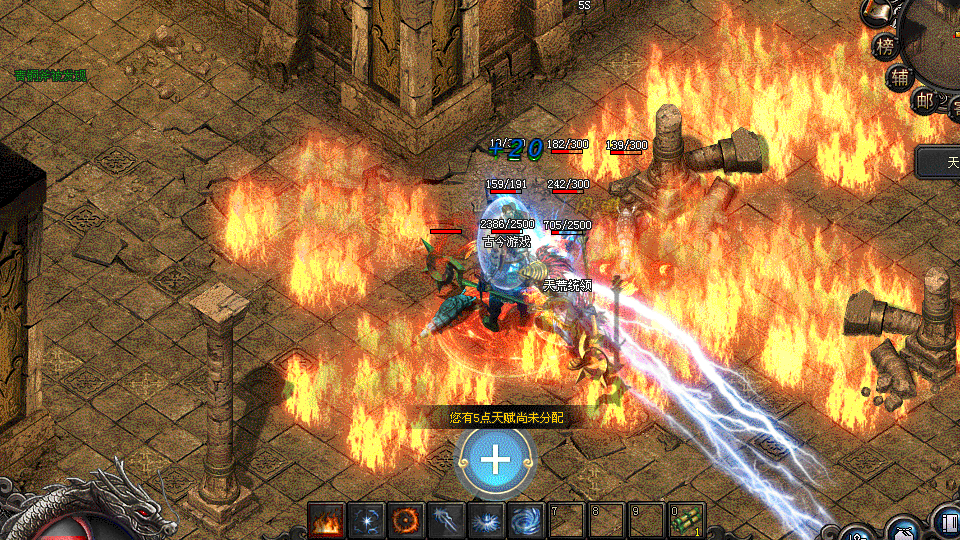Open the 辅 assist button

tap(900, 77)
